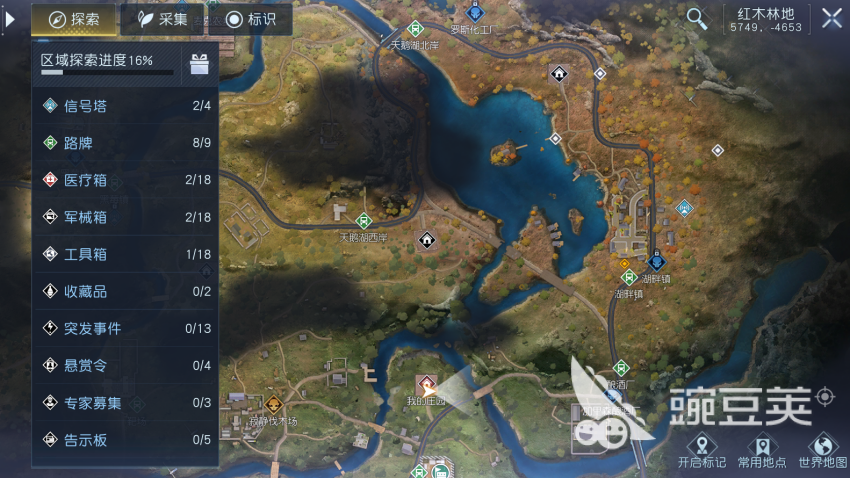This screenshot has height=478, width=850.
Task: Choose the 军械箱 list entry
Action: click(125, 217)
